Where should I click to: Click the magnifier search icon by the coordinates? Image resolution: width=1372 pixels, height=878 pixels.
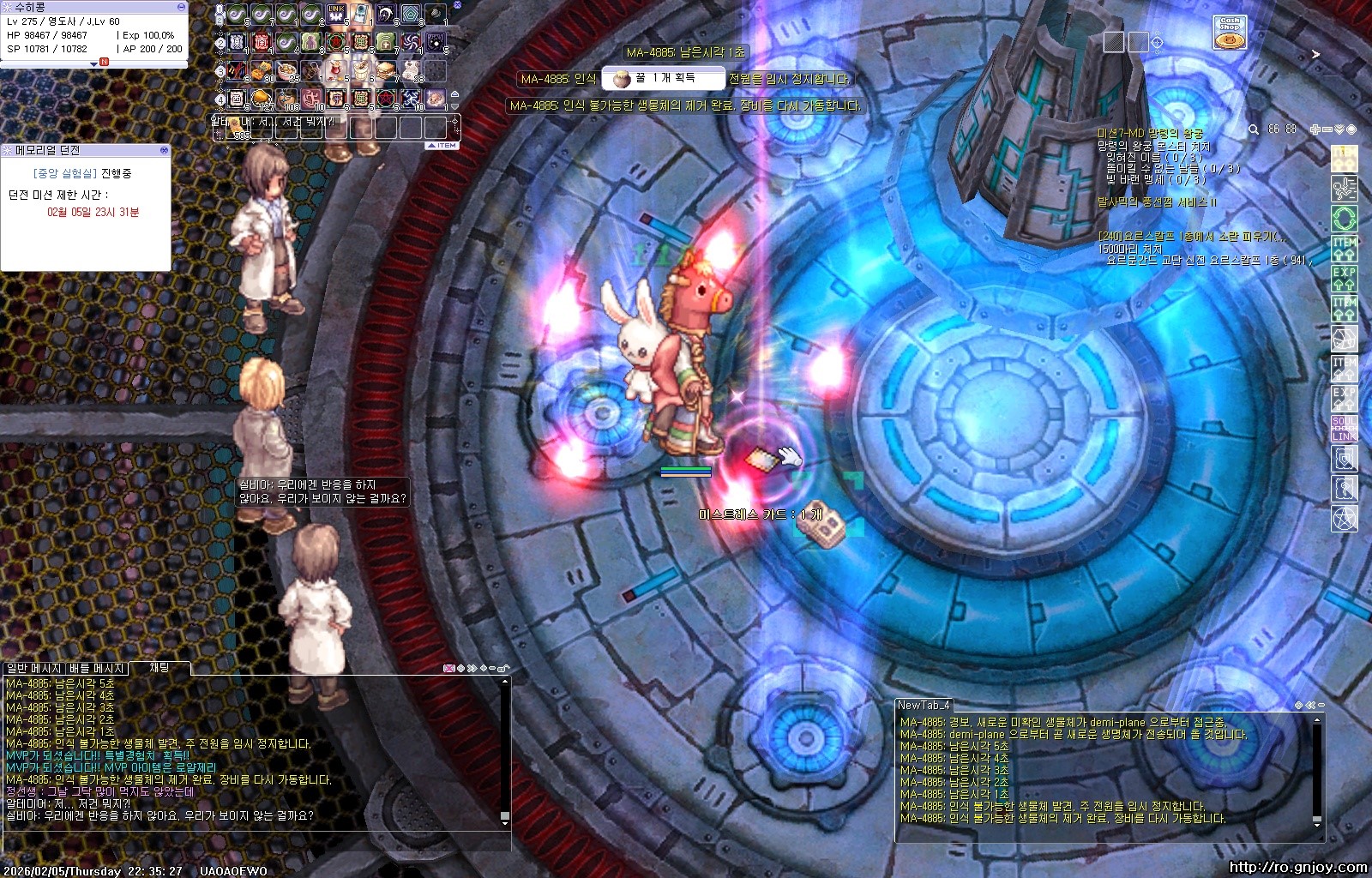pyautogui.click(x=1254, y=129)
